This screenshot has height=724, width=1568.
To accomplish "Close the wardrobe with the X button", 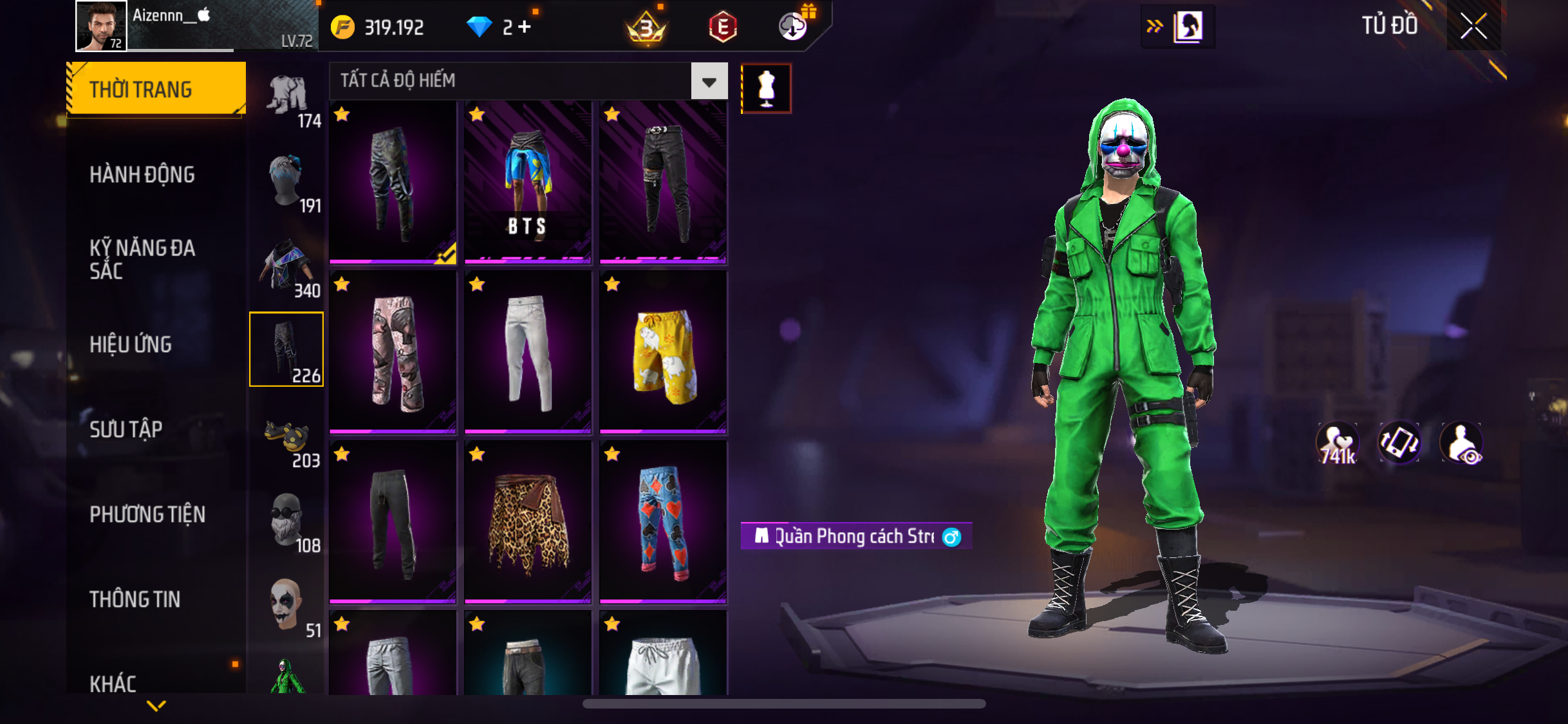I will point(1473,26).
